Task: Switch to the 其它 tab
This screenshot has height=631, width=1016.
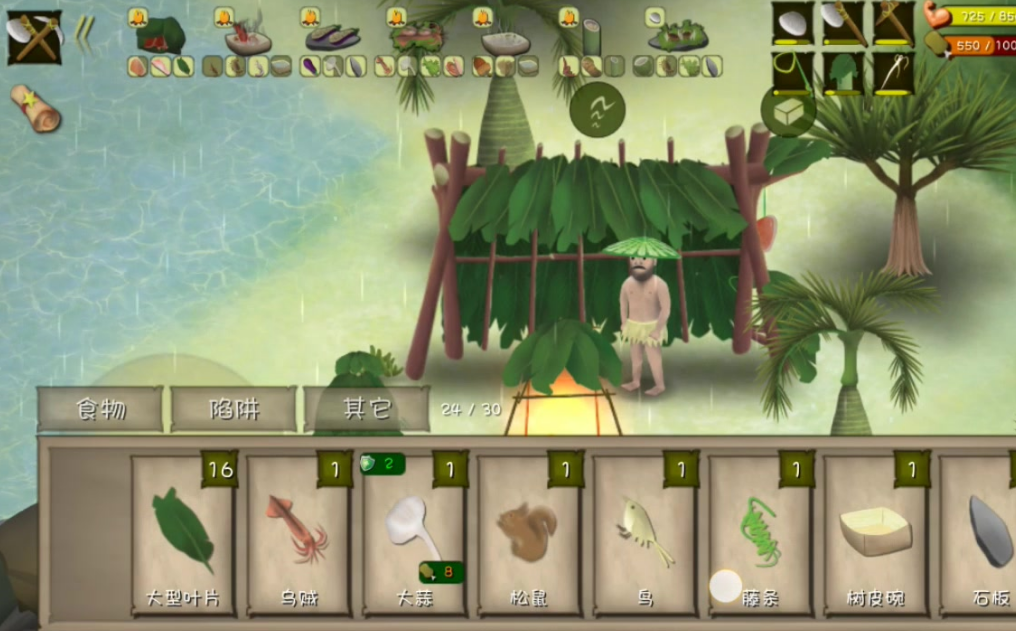Action: tap(367, 409)
